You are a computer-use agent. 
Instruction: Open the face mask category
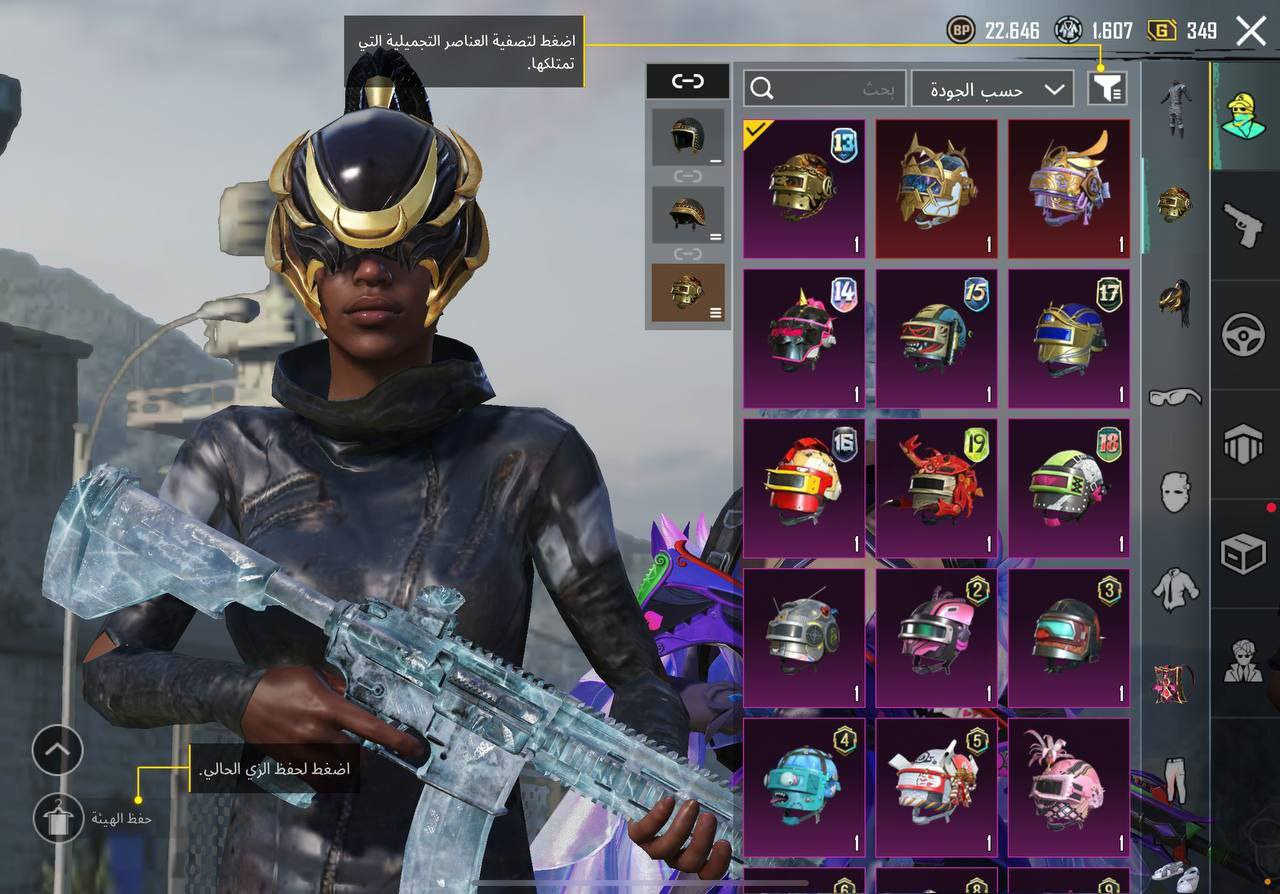pyautogui.click(x=1175, y=492)
